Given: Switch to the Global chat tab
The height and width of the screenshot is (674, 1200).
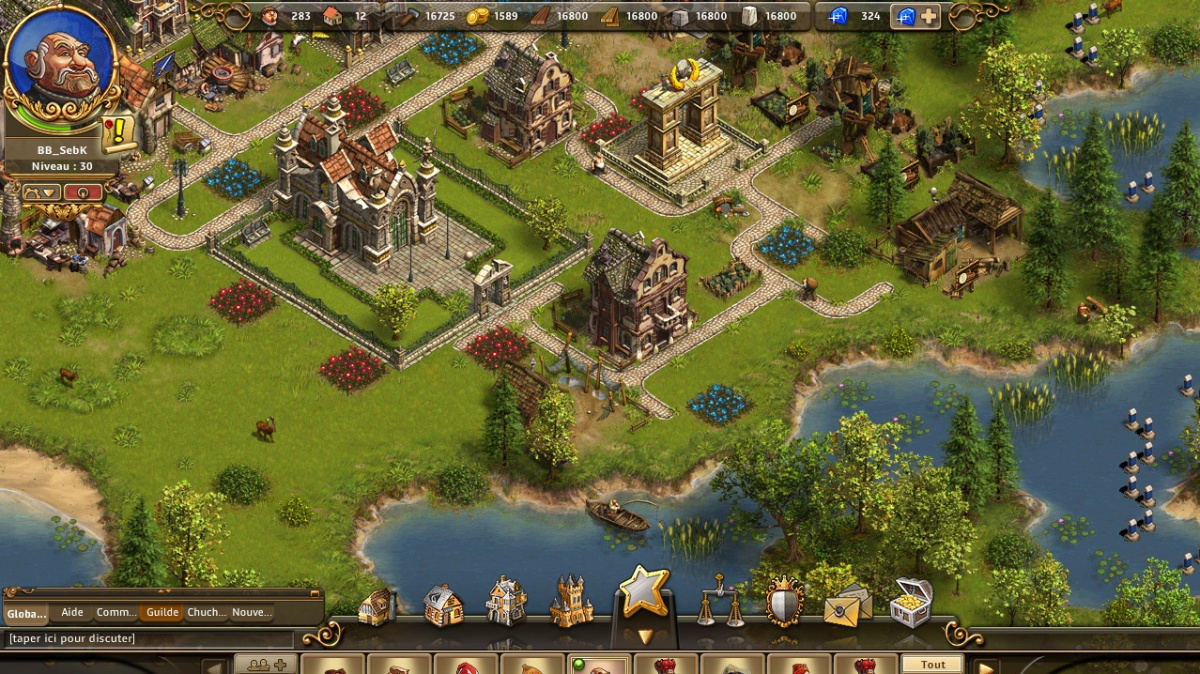Looking at the screenshot, I should (x=27, y=613).
